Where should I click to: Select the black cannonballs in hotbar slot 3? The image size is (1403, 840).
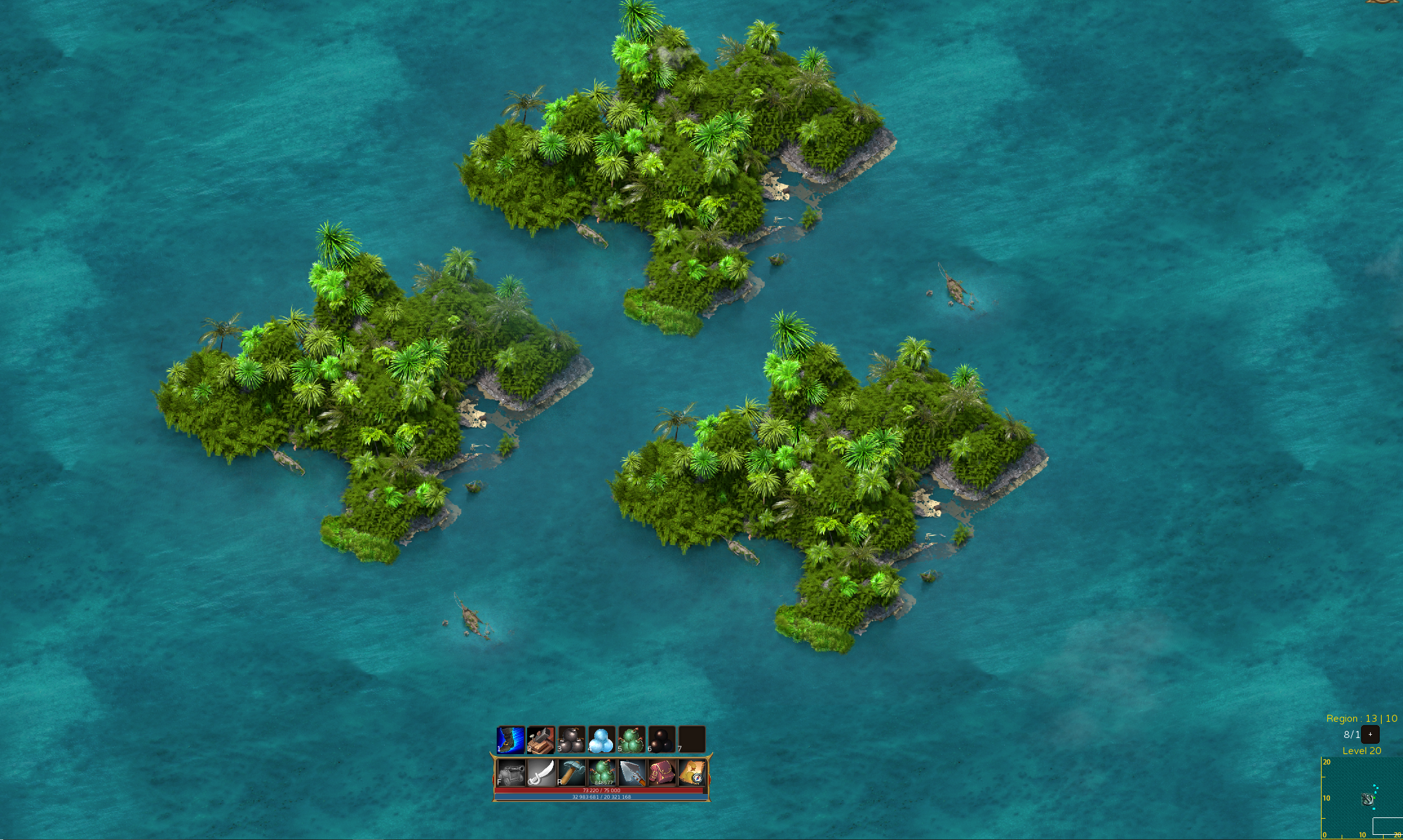pos(570,740)
